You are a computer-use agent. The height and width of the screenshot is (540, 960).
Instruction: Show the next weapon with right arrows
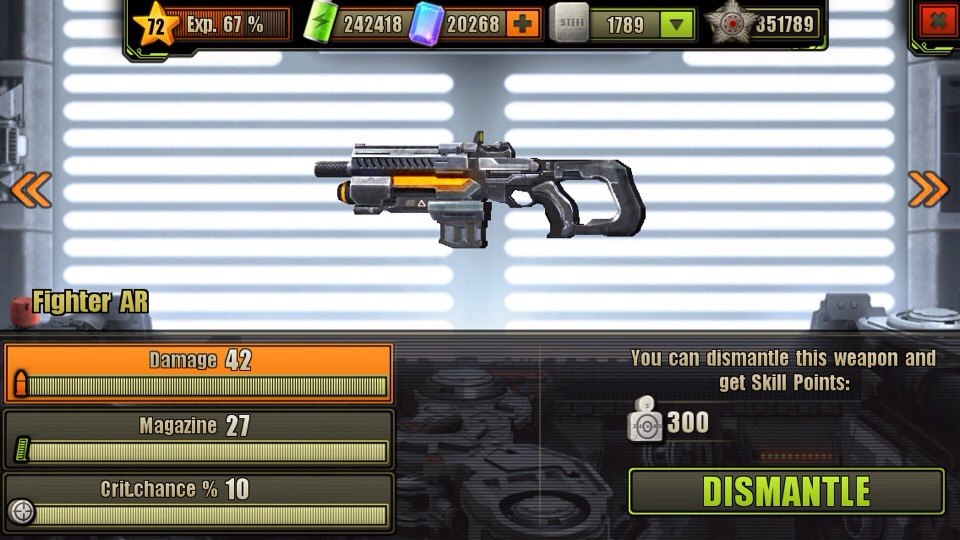tap(928, 187)
